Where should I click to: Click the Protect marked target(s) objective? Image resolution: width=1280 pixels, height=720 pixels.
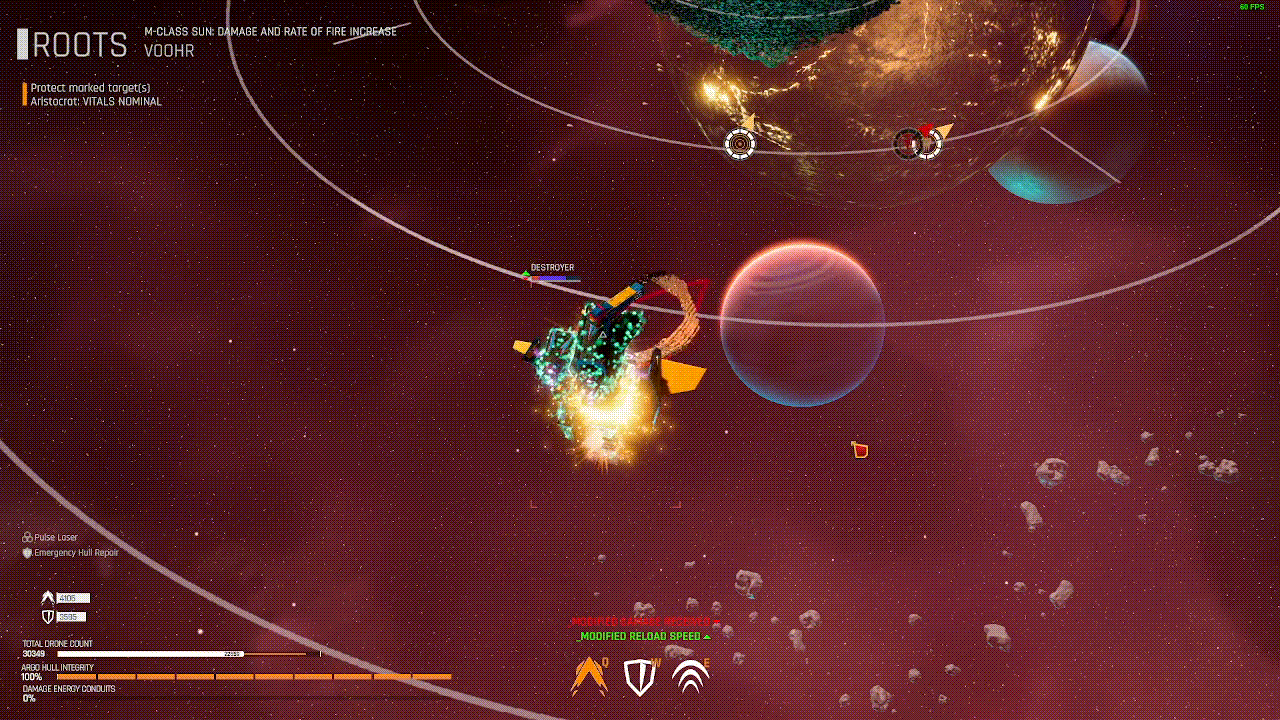(90, 88)
